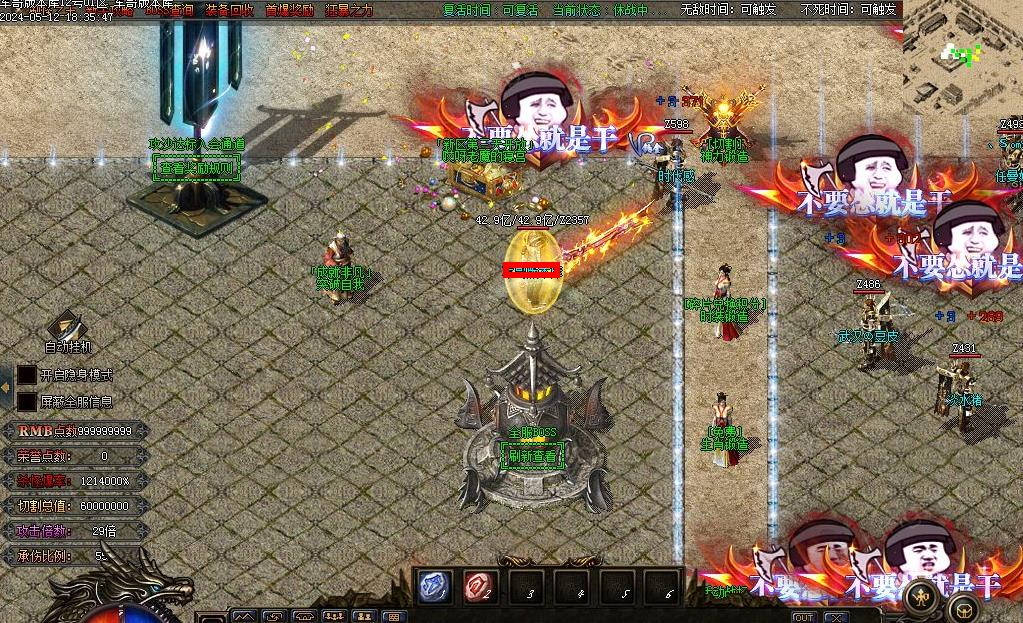Click the 刷新查看 button under 全服BOSS
This screenshot has height=623, width=1023.
[533, 458]
